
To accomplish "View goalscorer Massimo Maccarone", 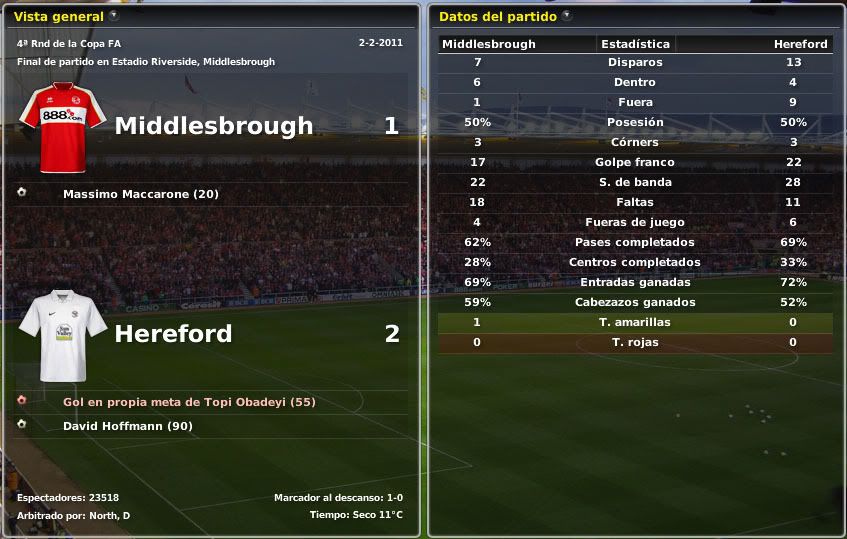I will (140, 194).
